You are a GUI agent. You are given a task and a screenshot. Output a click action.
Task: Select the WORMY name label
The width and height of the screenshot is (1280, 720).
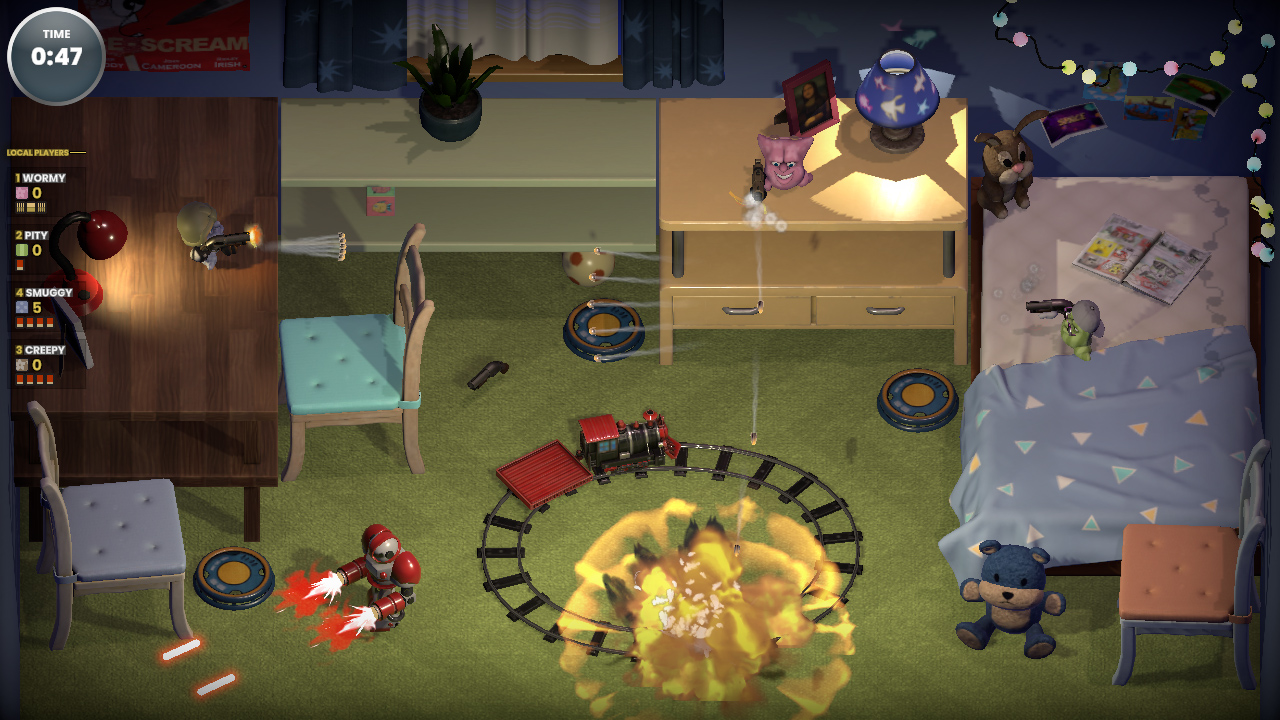pyautogui.click(x=44, y=178)
